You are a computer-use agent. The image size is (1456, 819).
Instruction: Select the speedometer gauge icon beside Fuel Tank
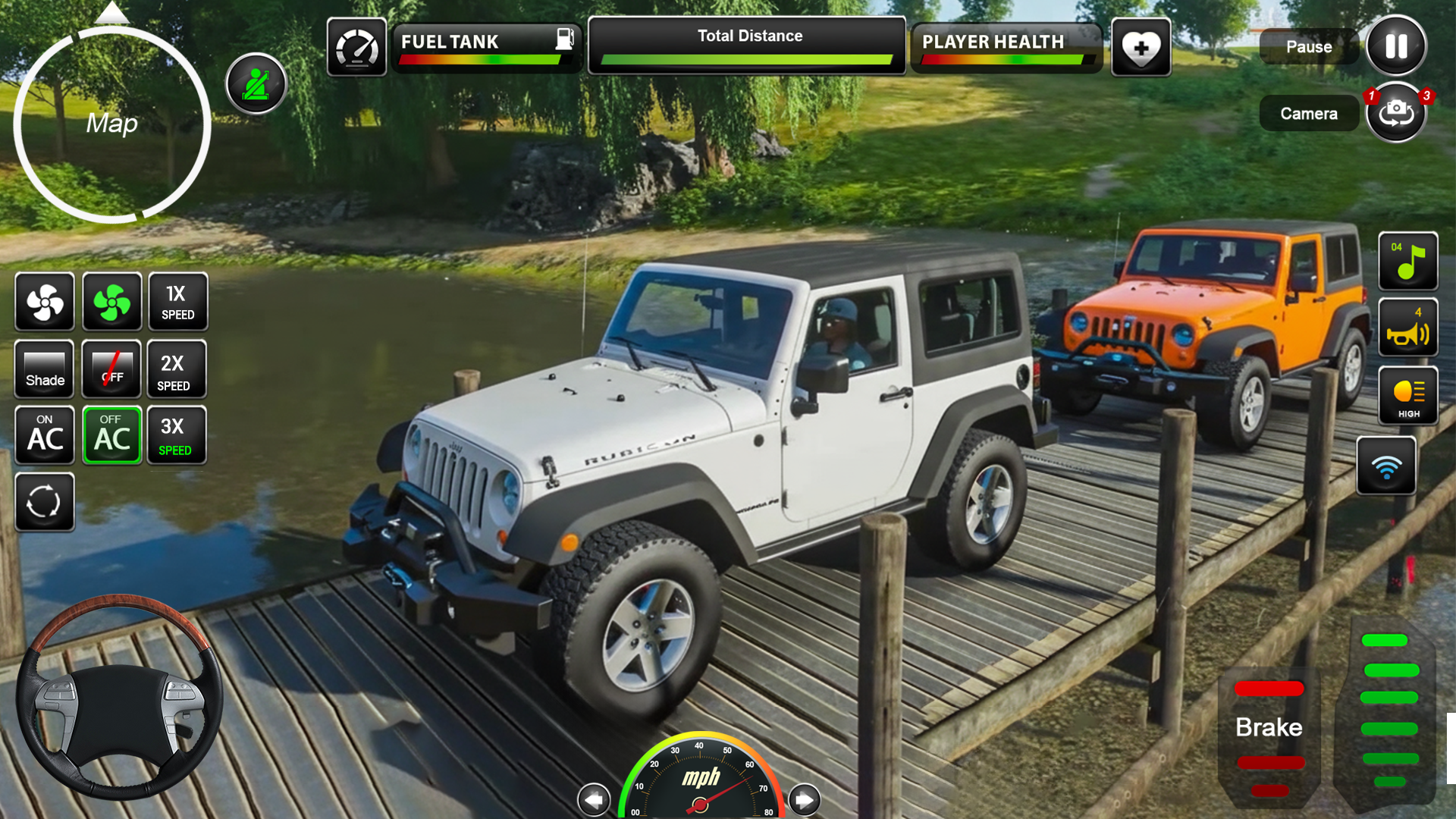(359, 47)
